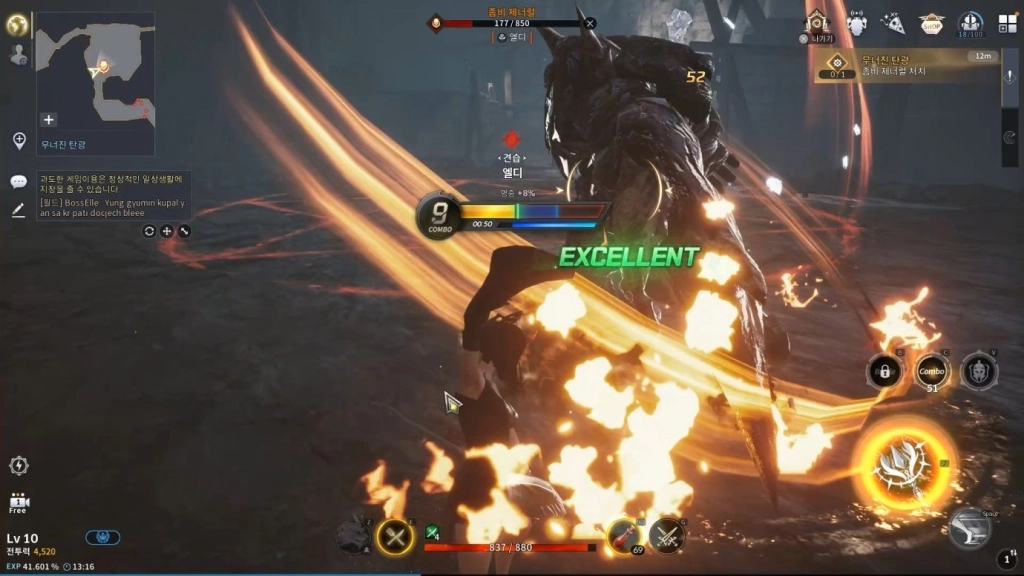Open the gear icon above Free
This screenshot has width=1024, height=576.
pyautogui.click(x=18, y=465)
